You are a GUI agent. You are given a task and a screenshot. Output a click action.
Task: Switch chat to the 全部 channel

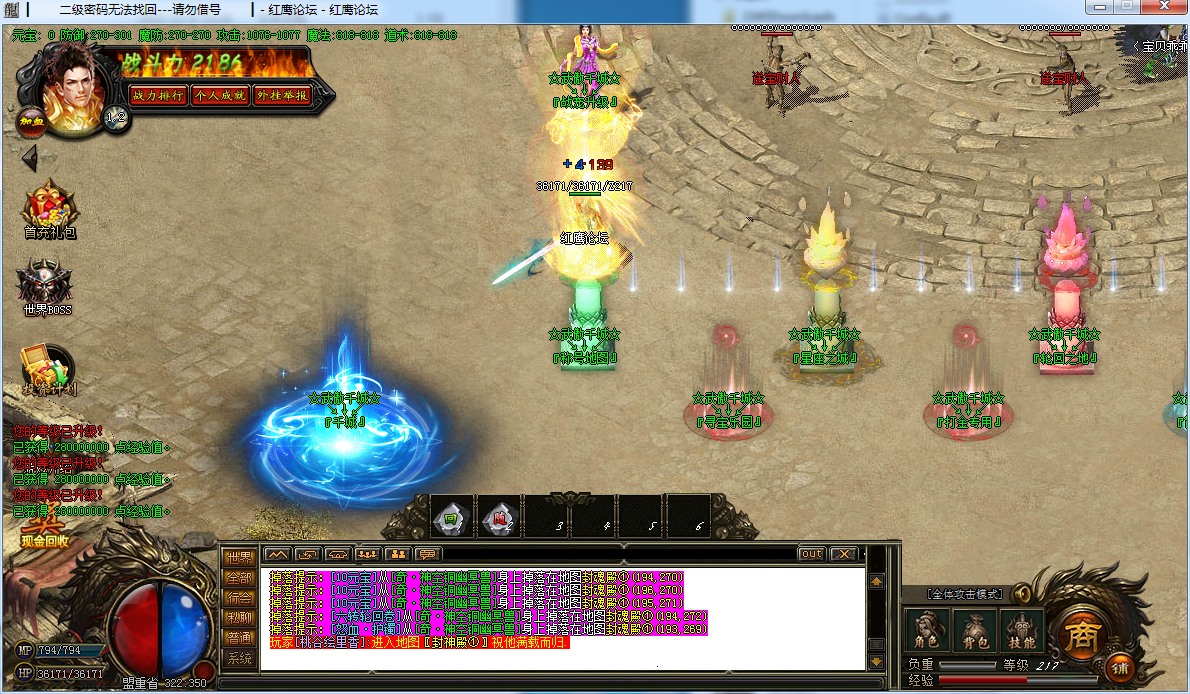(239, 578)
